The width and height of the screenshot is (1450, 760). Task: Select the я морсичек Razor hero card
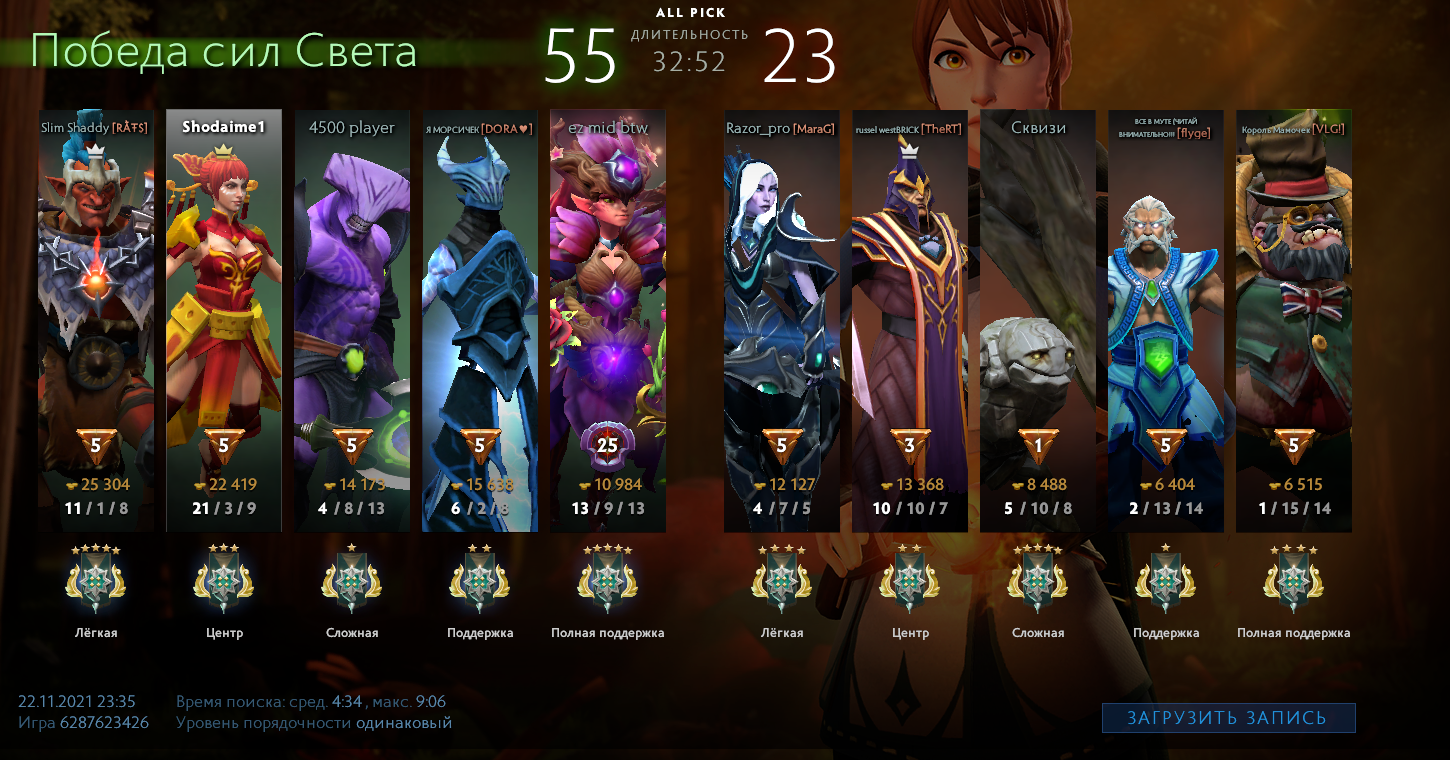point(480,320)
